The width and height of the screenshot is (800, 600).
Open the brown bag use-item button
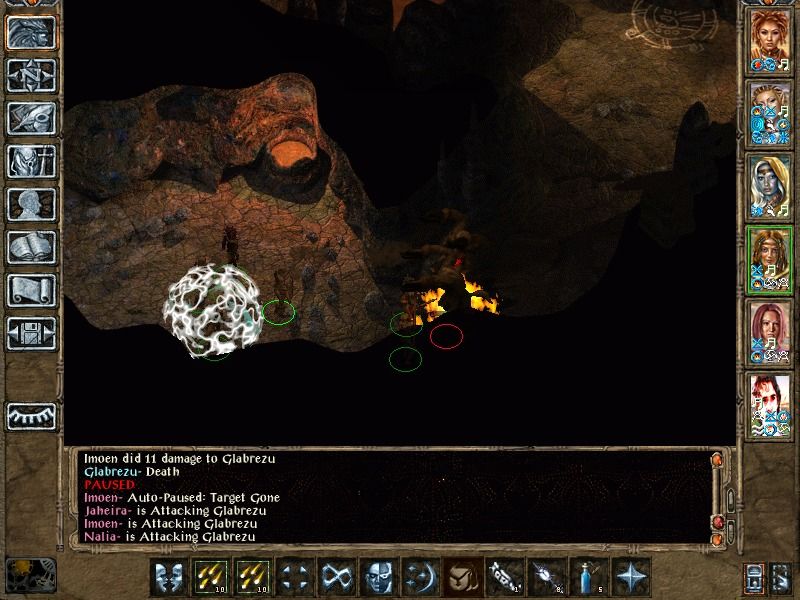[461, 577]
